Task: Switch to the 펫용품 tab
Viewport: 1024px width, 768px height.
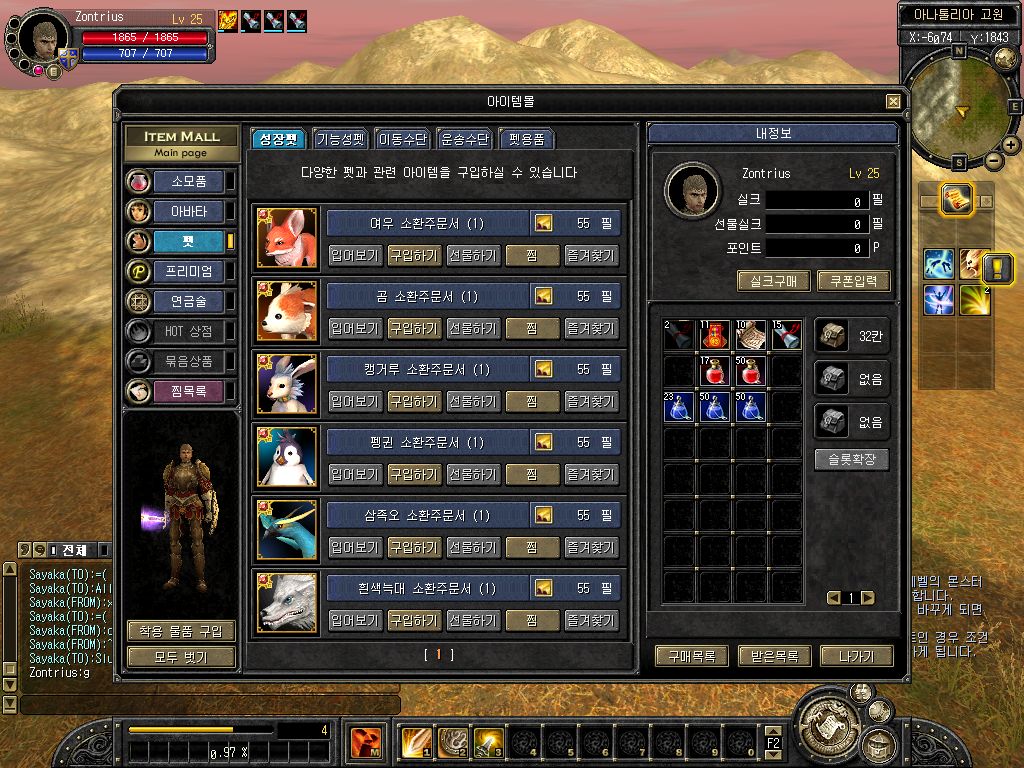Action: click(x=526, y=139)
